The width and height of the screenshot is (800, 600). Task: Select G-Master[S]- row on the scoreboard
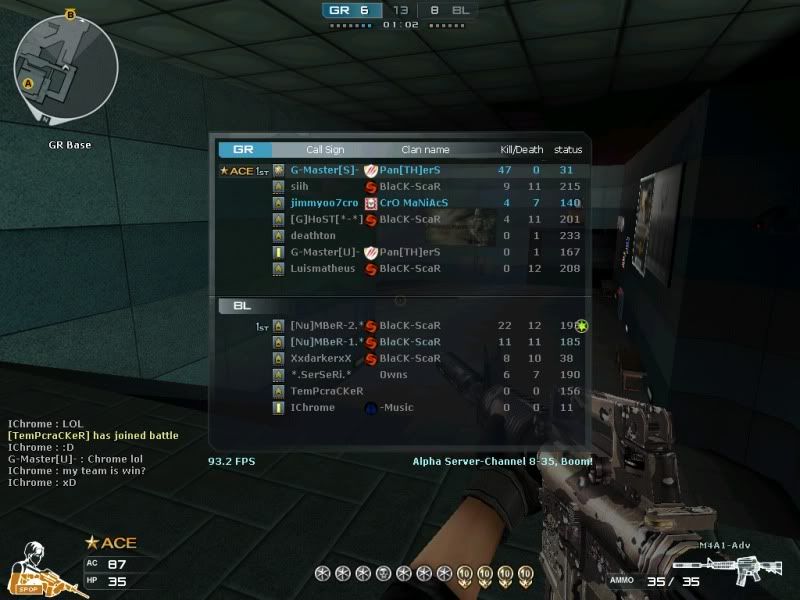pyautogui.click(x=325, y=170)
